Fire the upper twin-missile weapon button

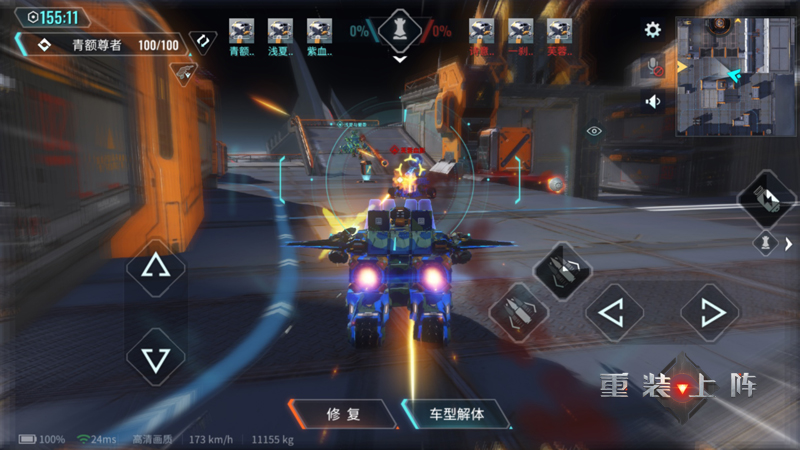pyautogui.click(x=561, y=268)
